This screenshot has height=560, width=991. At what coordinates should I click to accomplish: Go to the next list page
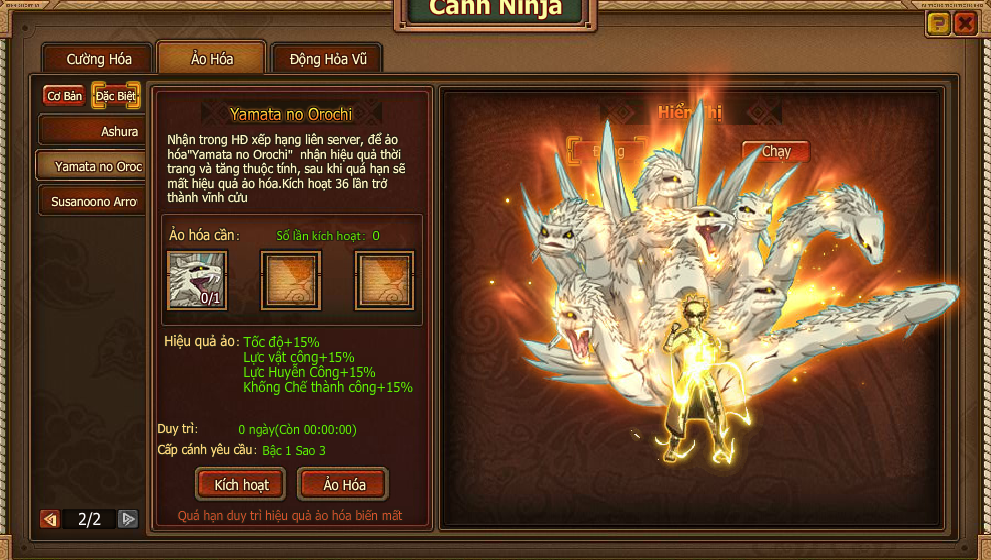coord(128,519)
